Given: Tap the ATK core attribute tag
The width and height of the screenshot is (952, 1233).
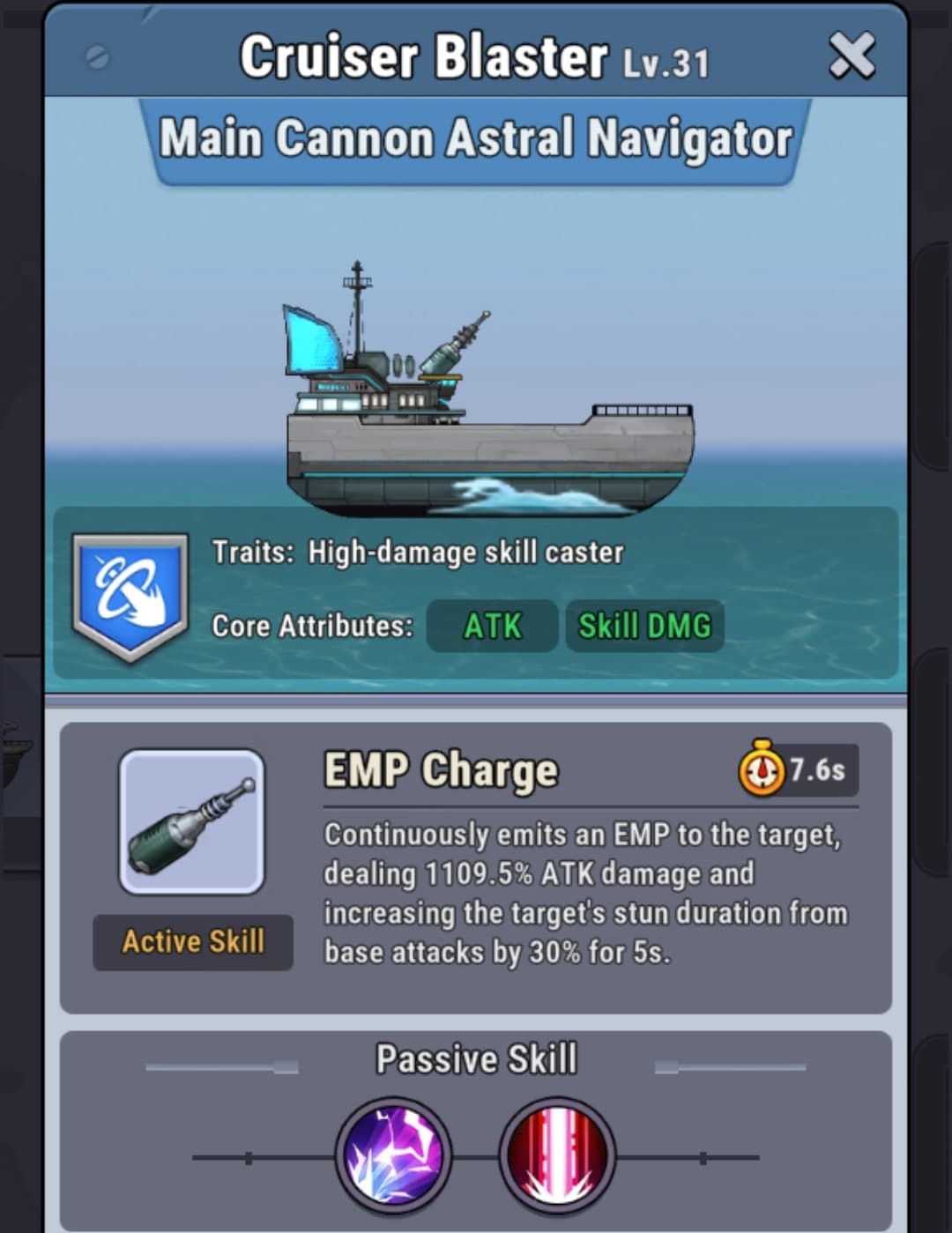Looking at the screenshot, I should click(x=492, y=626).
